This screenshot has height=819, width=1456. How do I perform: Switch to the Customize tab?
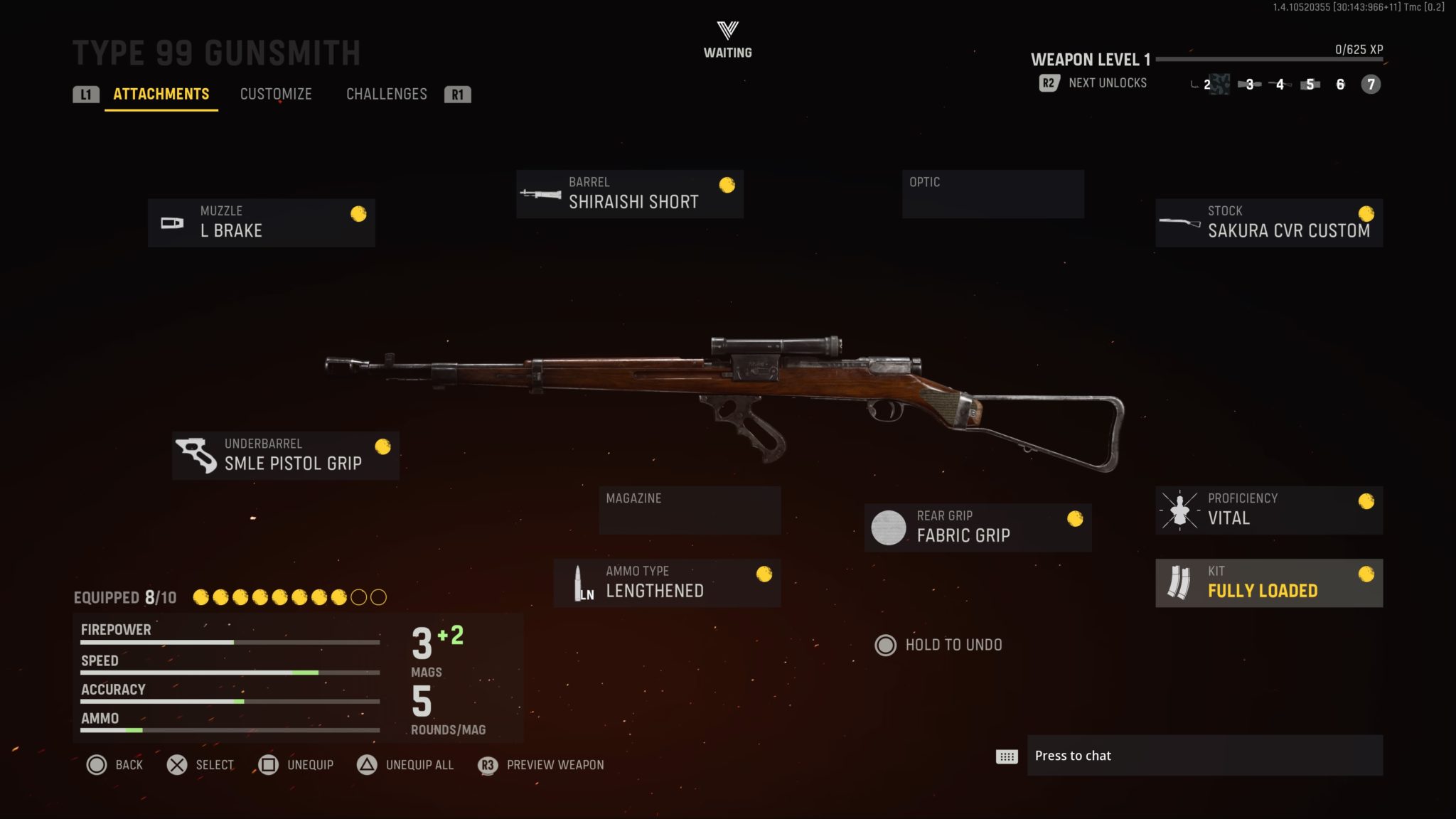tap(277, 94)
